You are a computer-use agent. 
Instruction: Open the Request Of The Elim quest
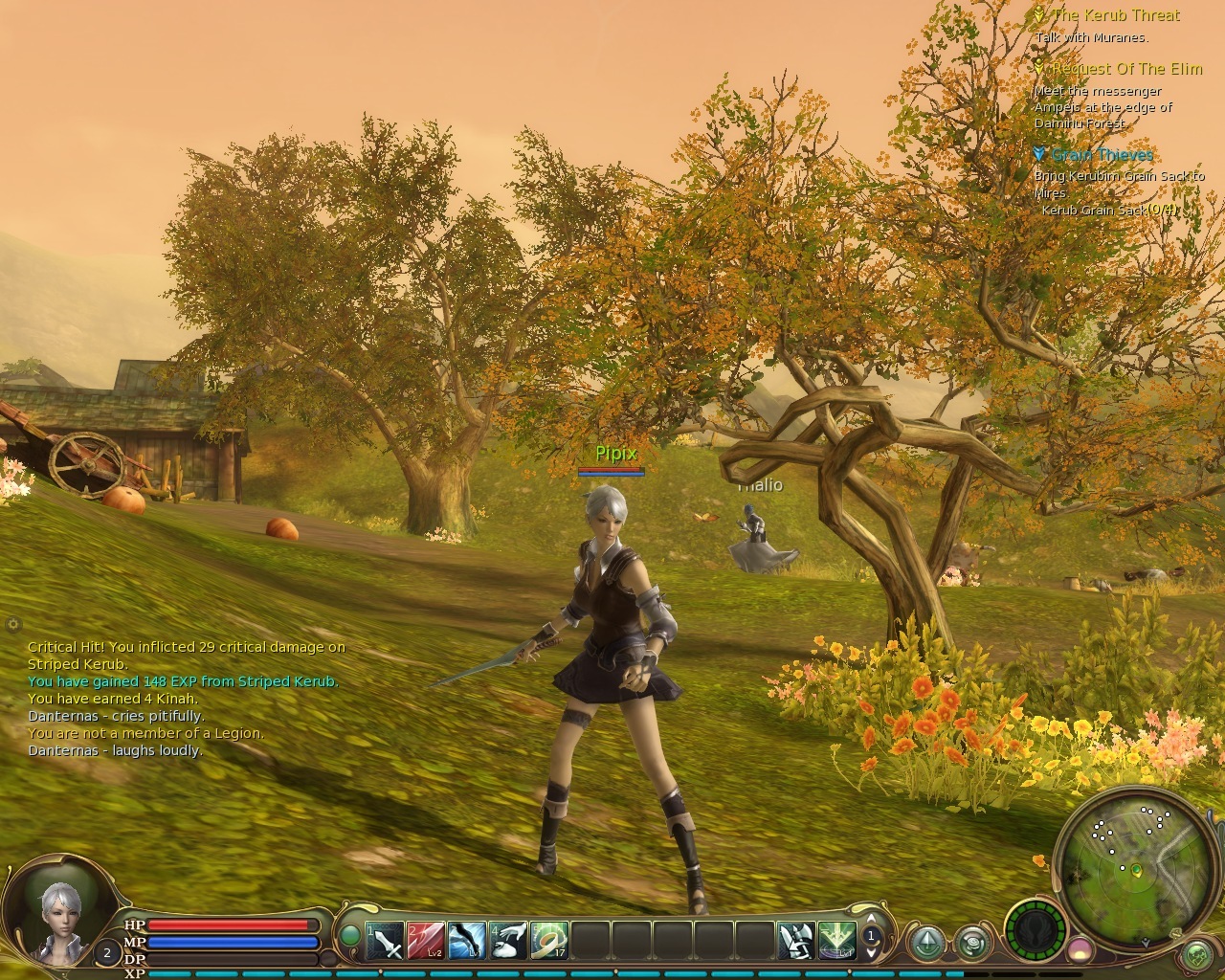[x=1126, y=69]
